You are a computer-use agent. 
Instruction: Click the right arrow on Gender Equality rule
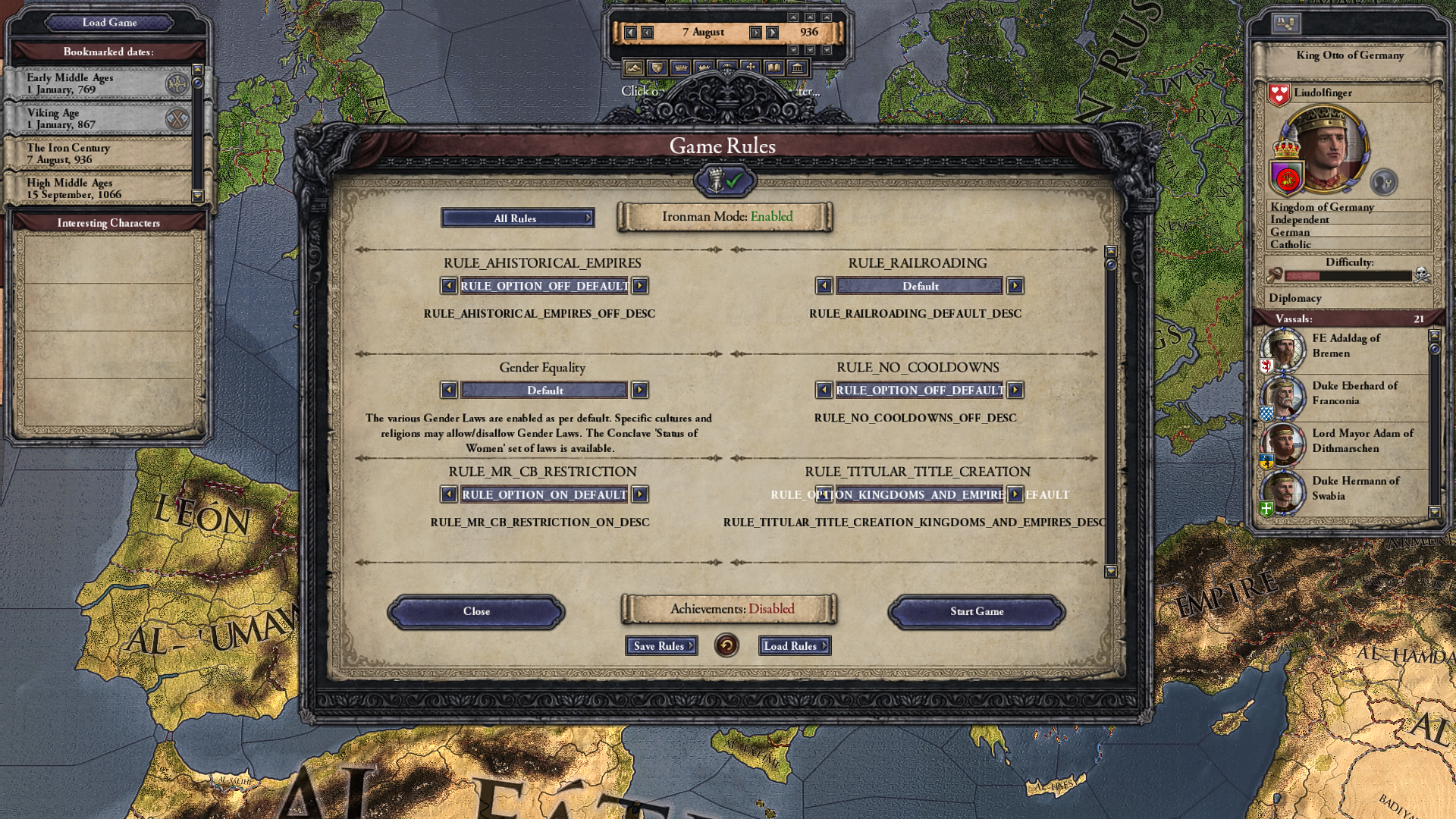pyautogui.click(x=641, y=390)
